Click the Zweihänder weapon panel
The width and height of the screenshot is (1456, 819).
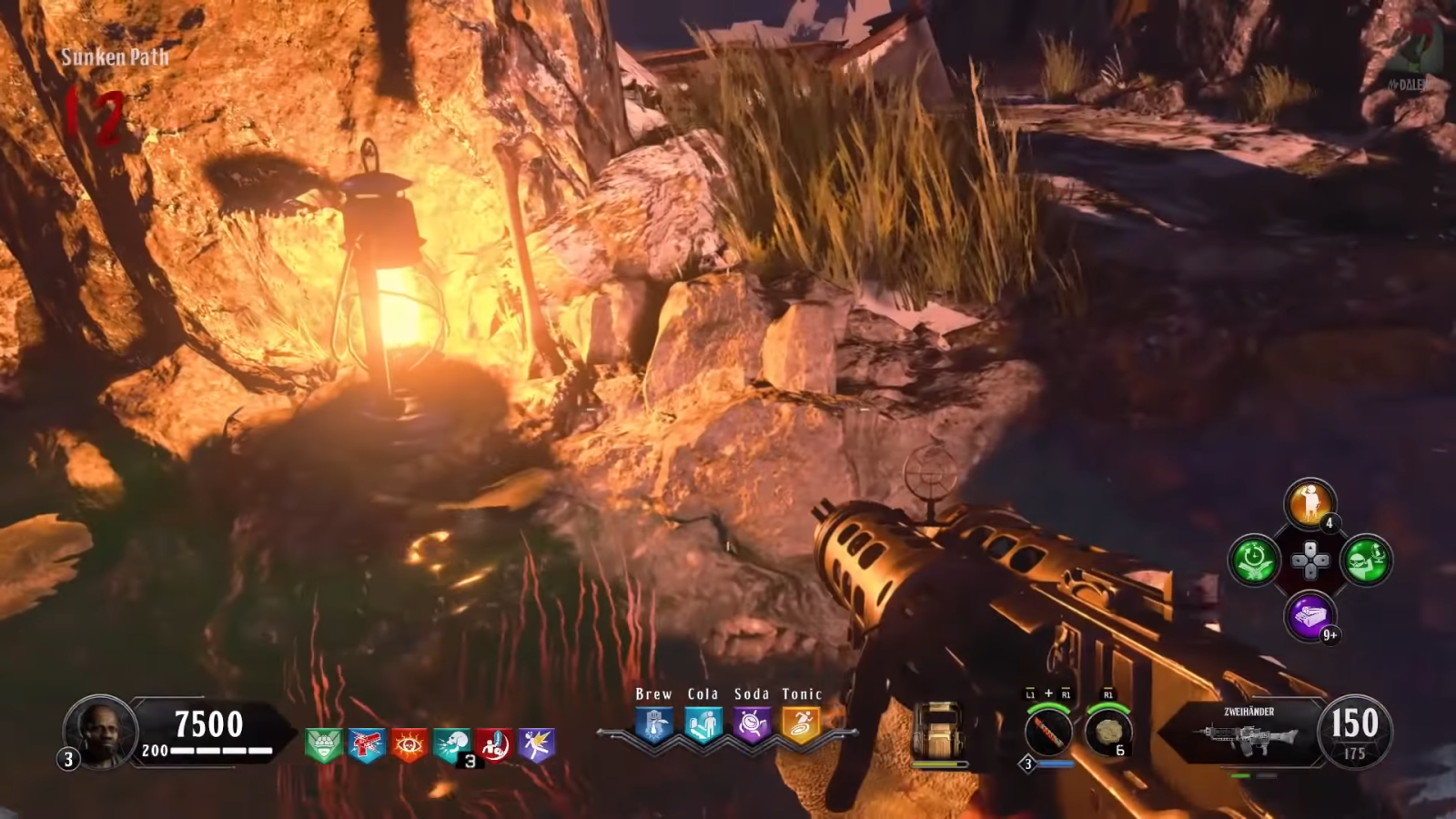point(1245,731)
